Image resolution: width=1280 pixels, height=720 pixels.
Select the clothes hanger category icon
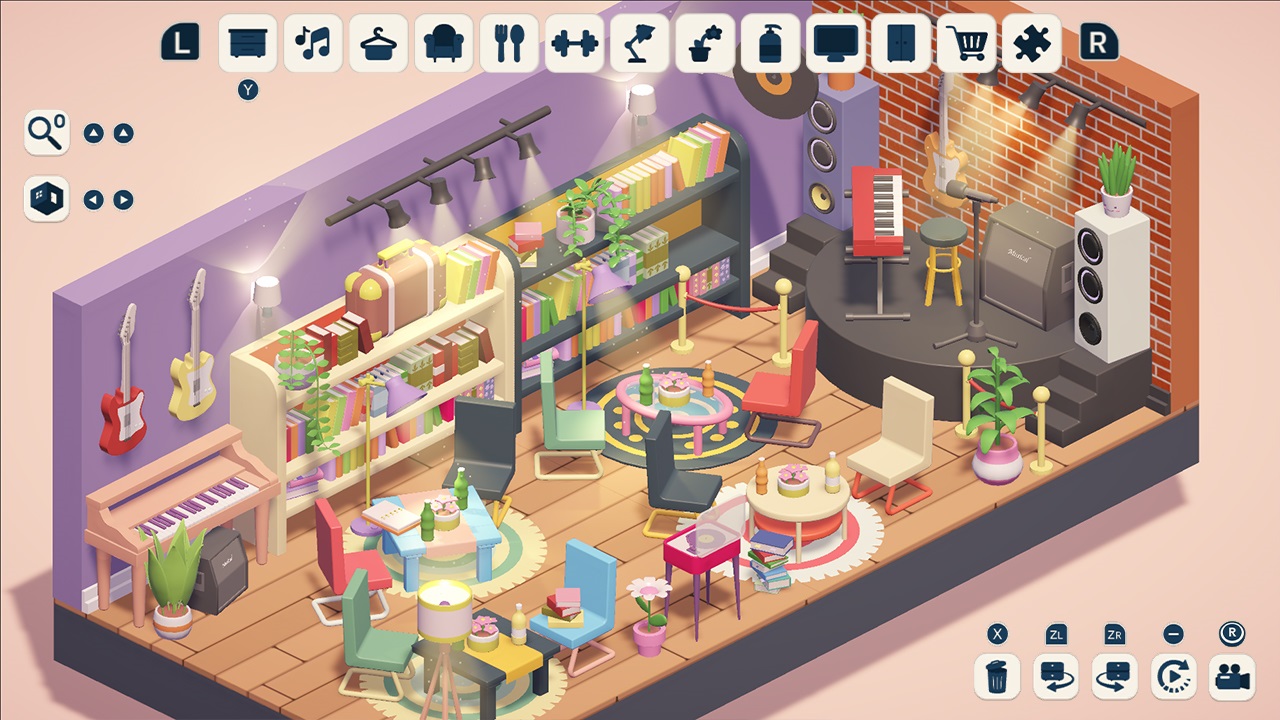[x=378, y=42]
